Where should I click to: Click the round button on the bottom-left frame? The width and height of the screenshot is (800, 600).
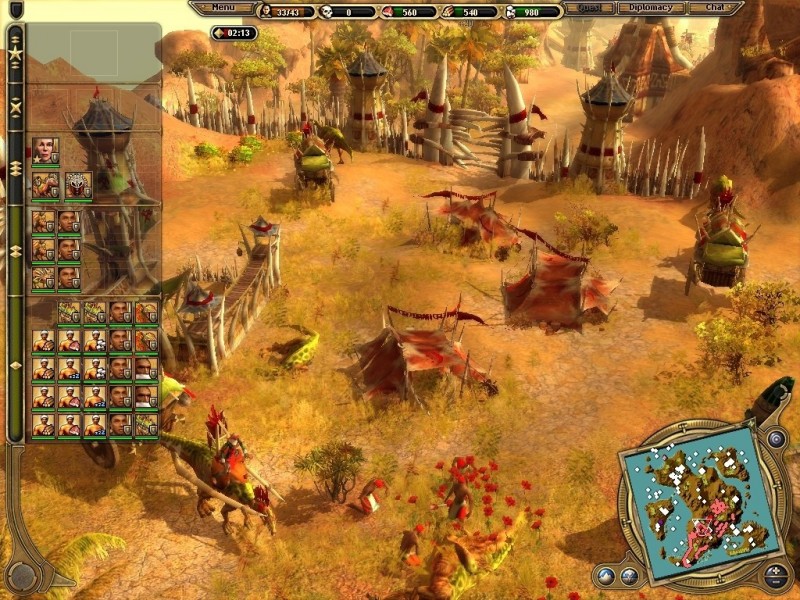[x=22, y=575]
